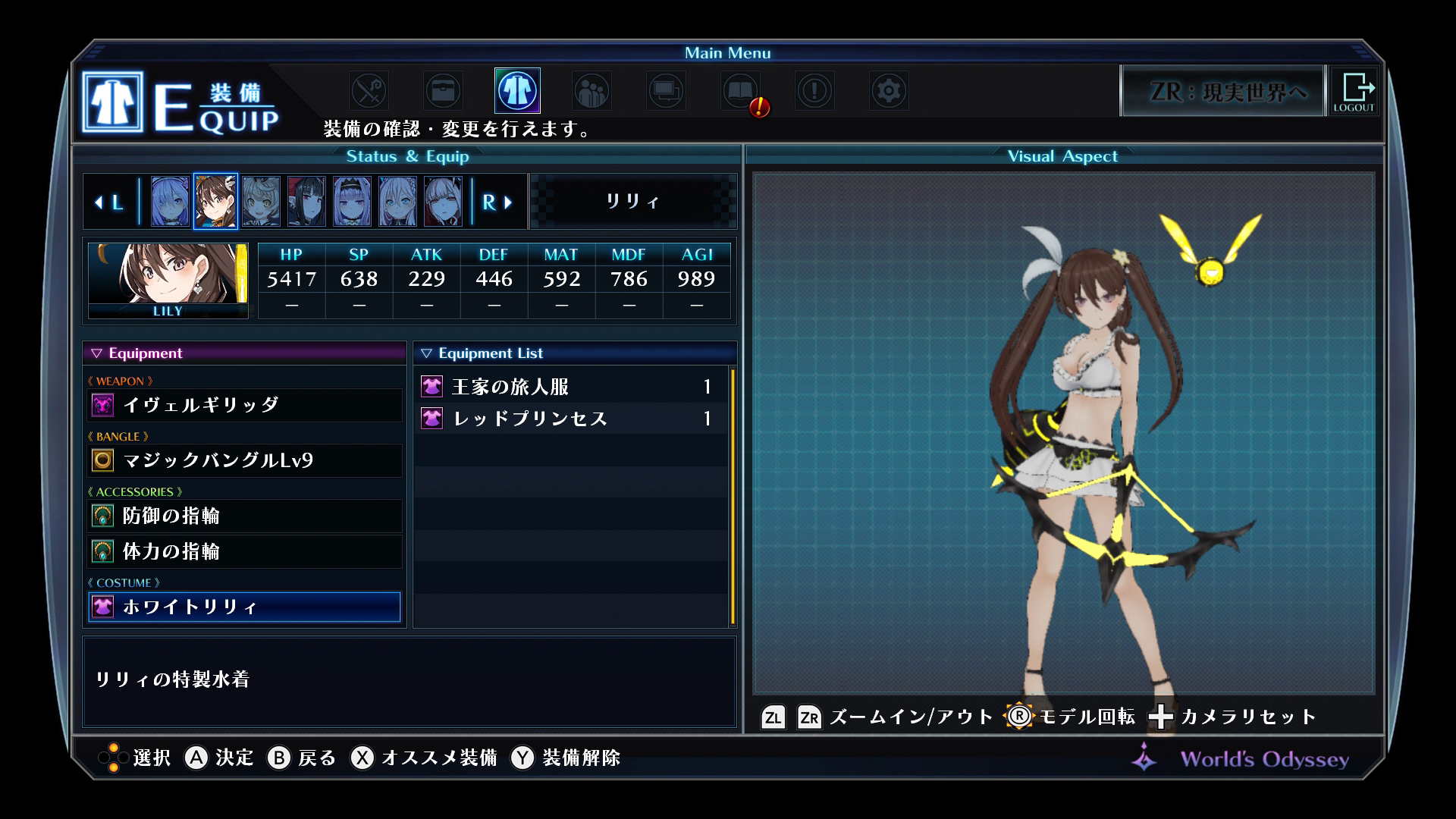Open the briefcase item menu
This screenshot has height=819, width=1456.
click(443, 91)
